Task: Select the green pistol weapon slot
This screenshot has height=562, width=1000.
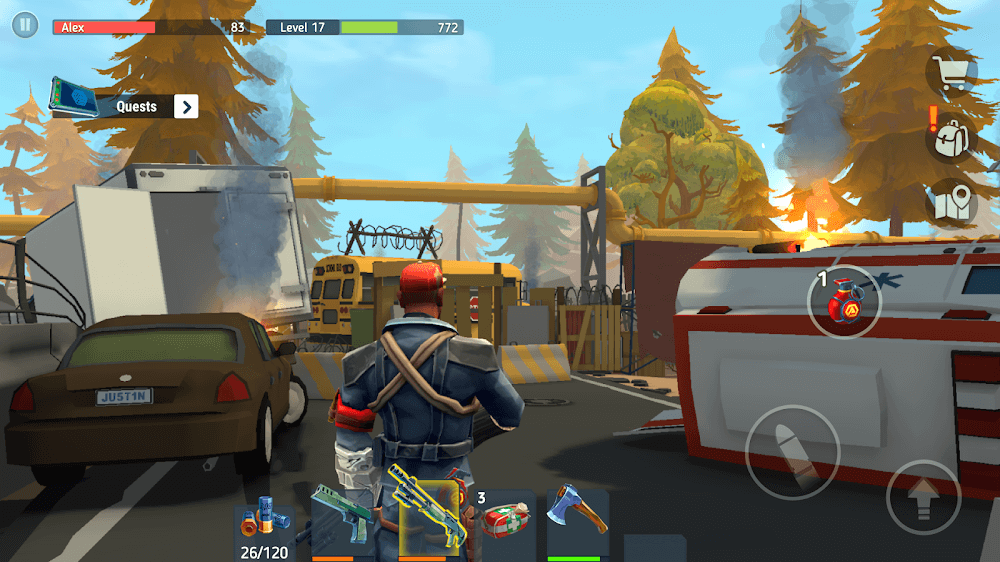Action: point(342,518)
